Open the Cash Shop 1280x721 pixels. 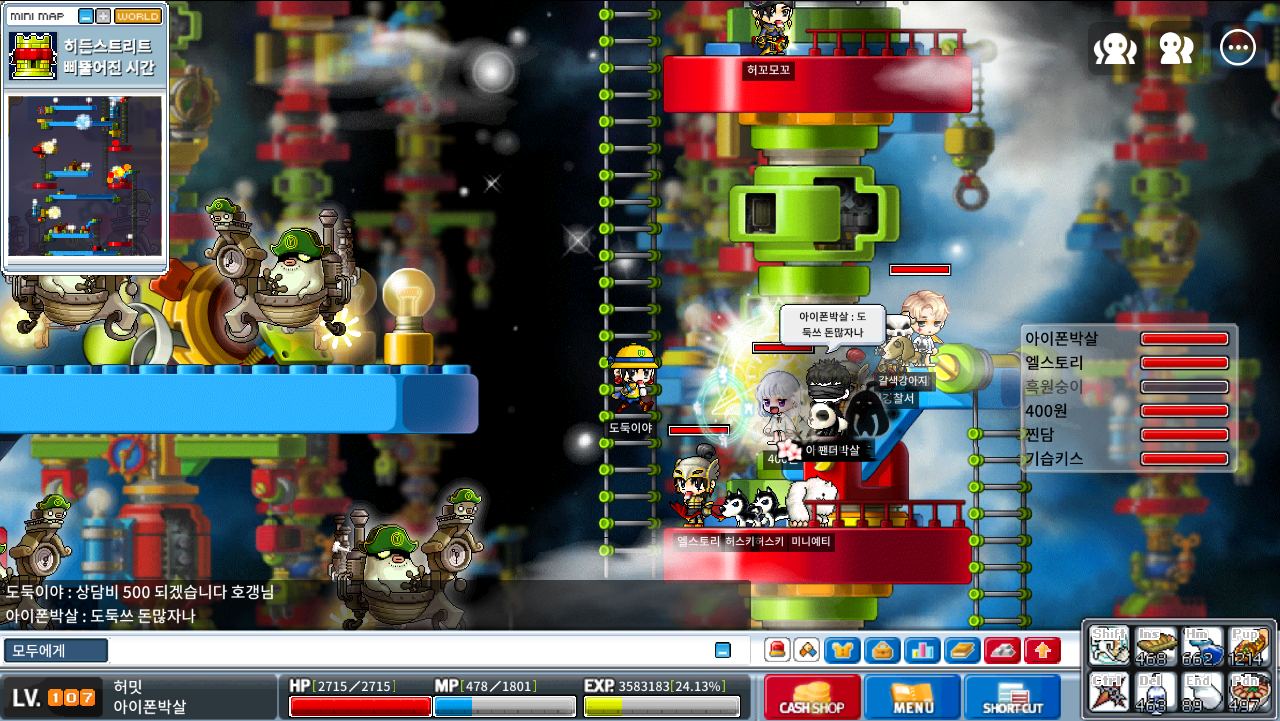pyautogui.click(x=812, y=696)
